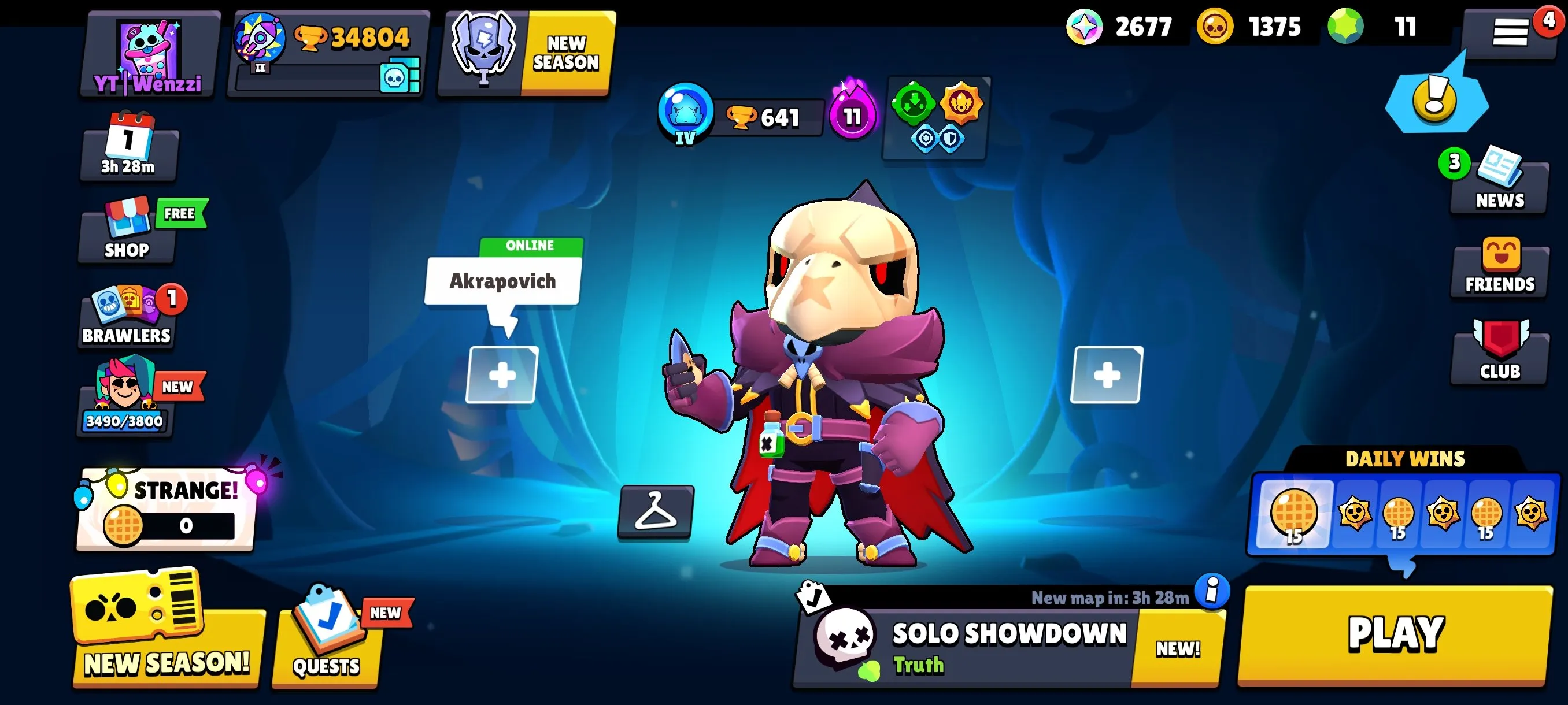This screenshot has height=705, width=1568.
Task: Open the skin selector hanger icon
Action: tap(657, 513)
